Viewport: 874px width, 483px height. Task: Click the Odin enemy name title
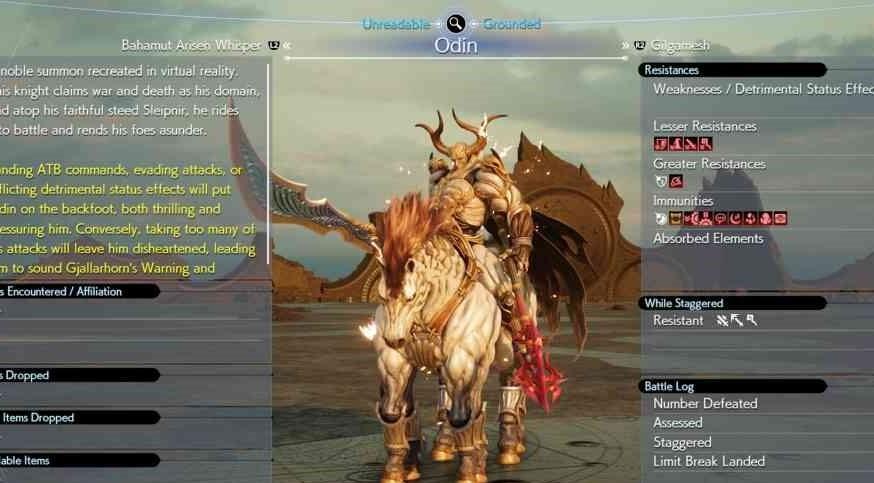tap(455, 45)
